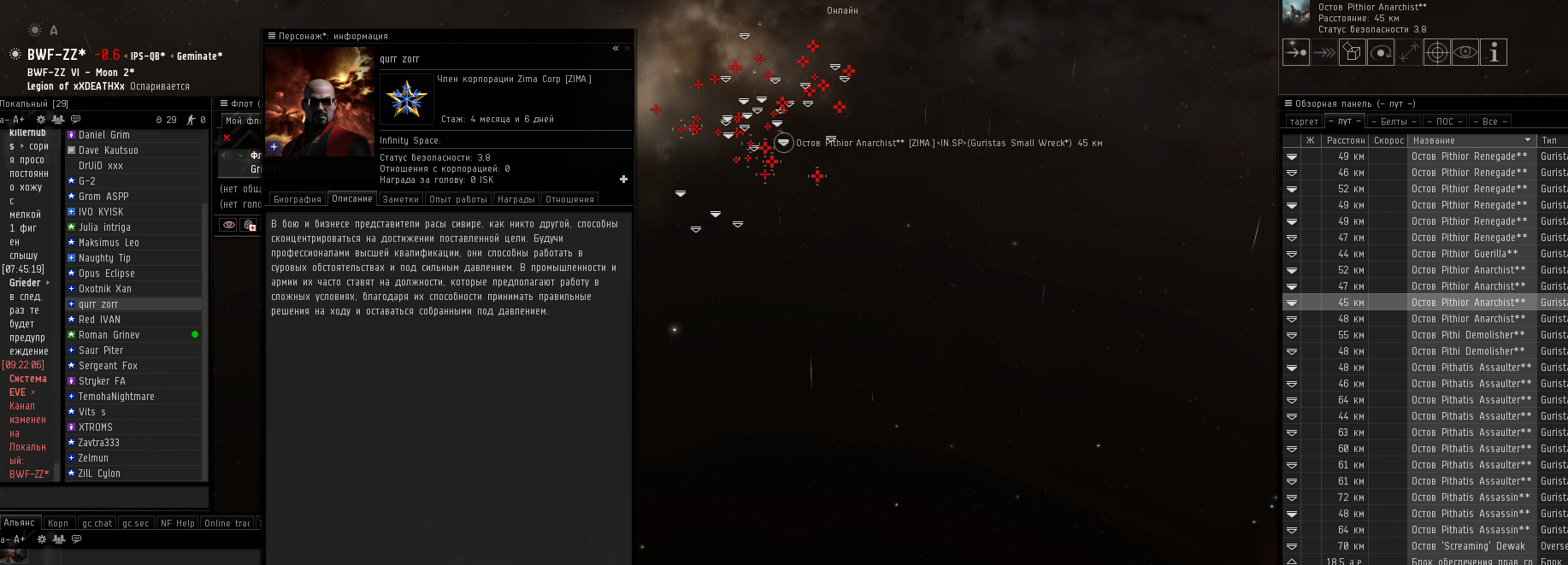Show info for the selected wreck
Viewport: 1568px width, 565px height.
click(x=1494, y=53)
